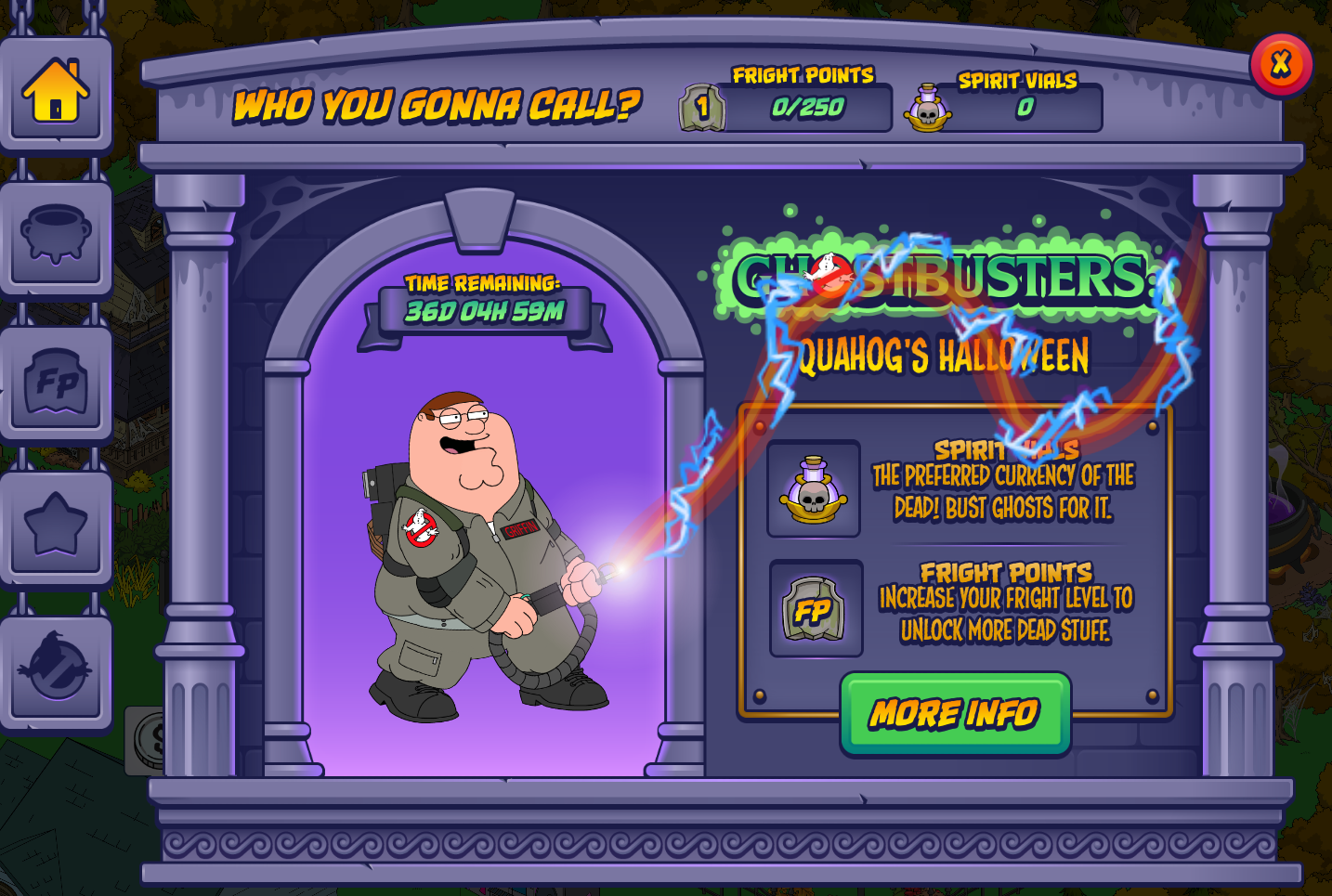Open the green More Info button
This screenshot has width=1332, height=896.
point(955,713)
